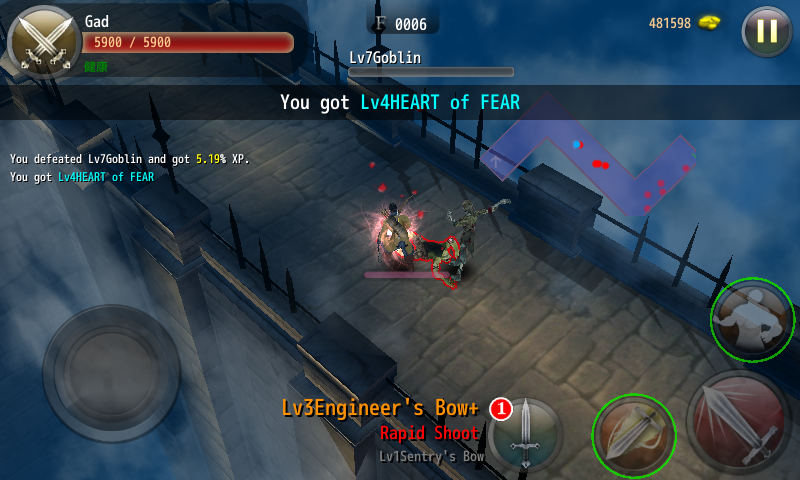Pause the game with the pause button

(x=766, y=31)
